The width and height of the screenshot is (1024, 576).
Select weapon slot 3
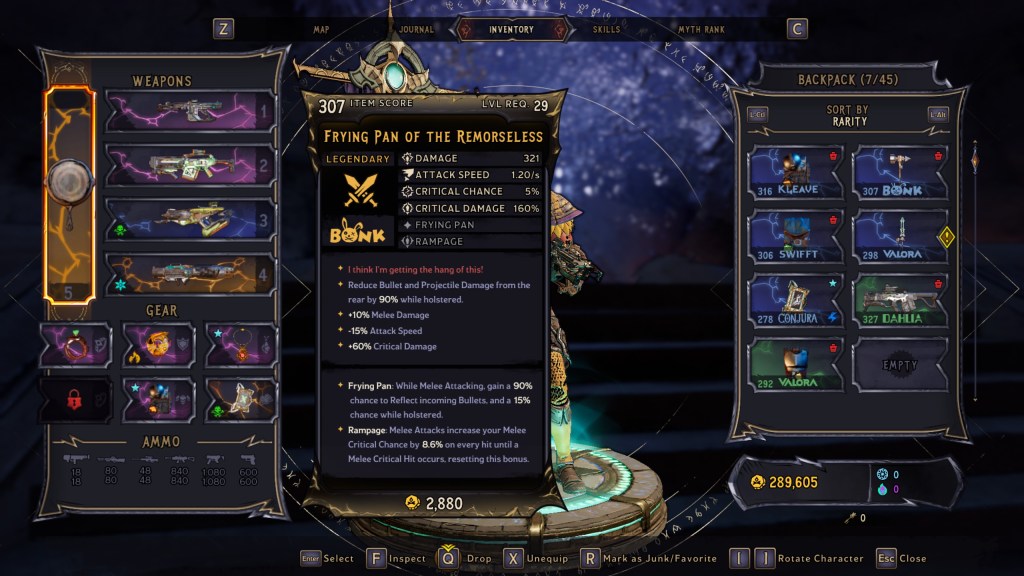tap(190, 219)
